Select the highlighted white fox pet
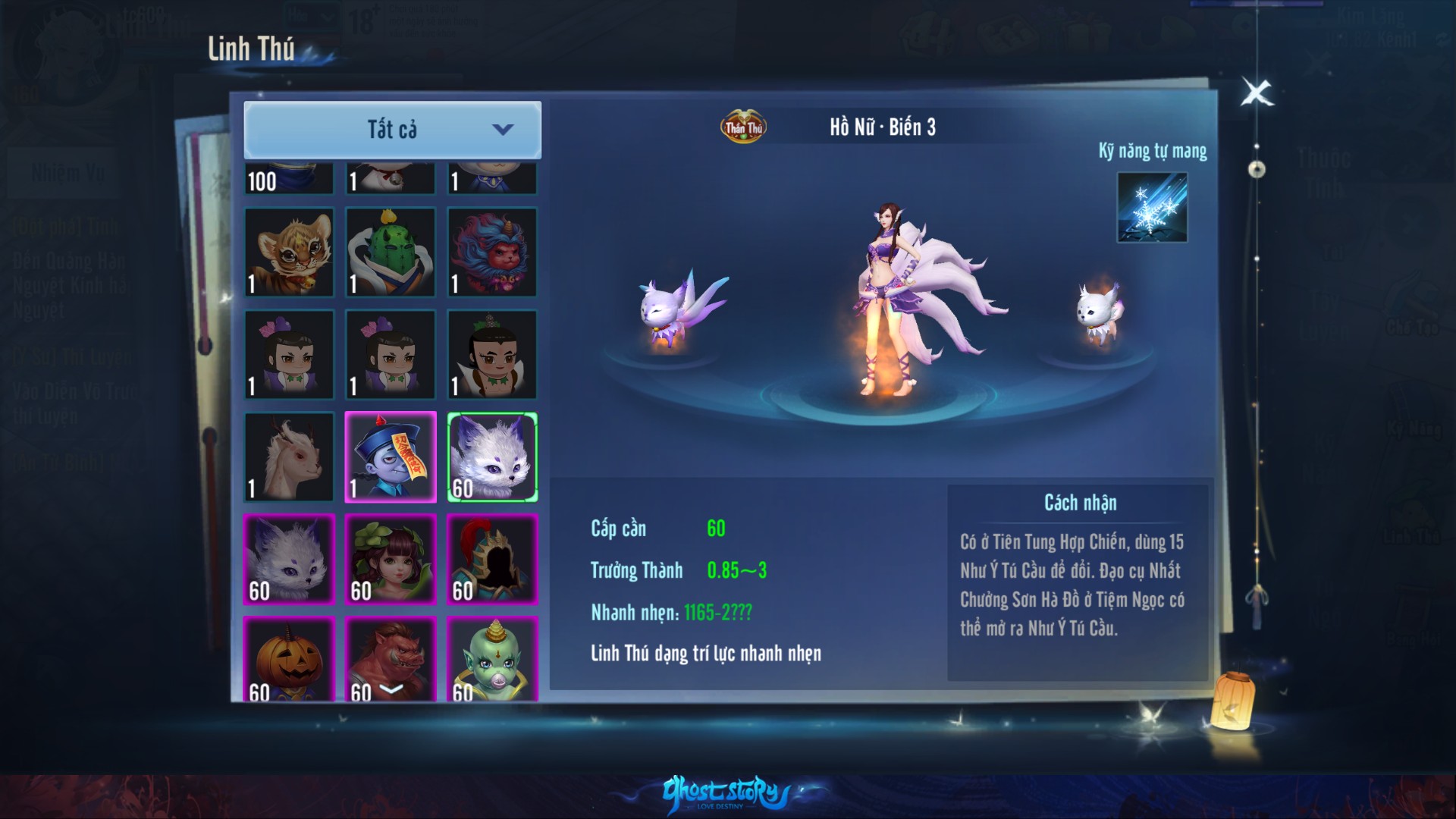Image resolution: width=1456 pixels, height=819 pixels. (x=492, y=457)
